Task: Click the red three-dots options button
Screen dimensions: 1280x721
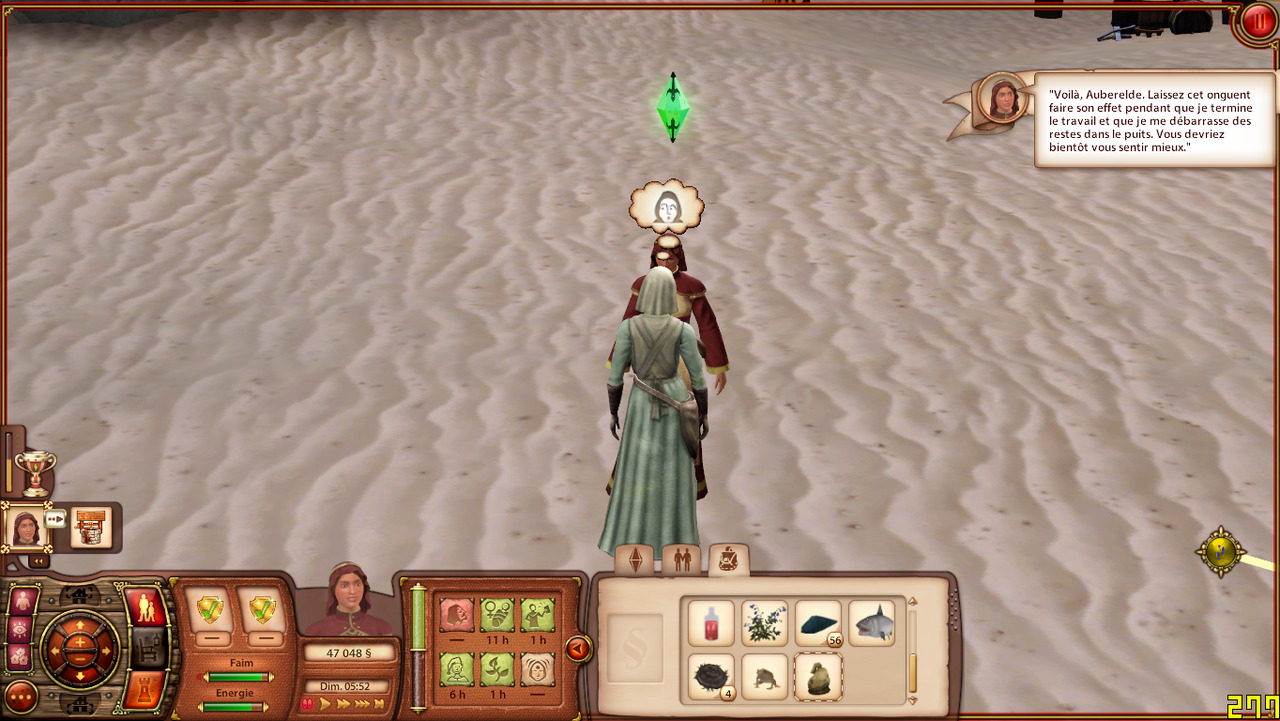Action: 21,697
